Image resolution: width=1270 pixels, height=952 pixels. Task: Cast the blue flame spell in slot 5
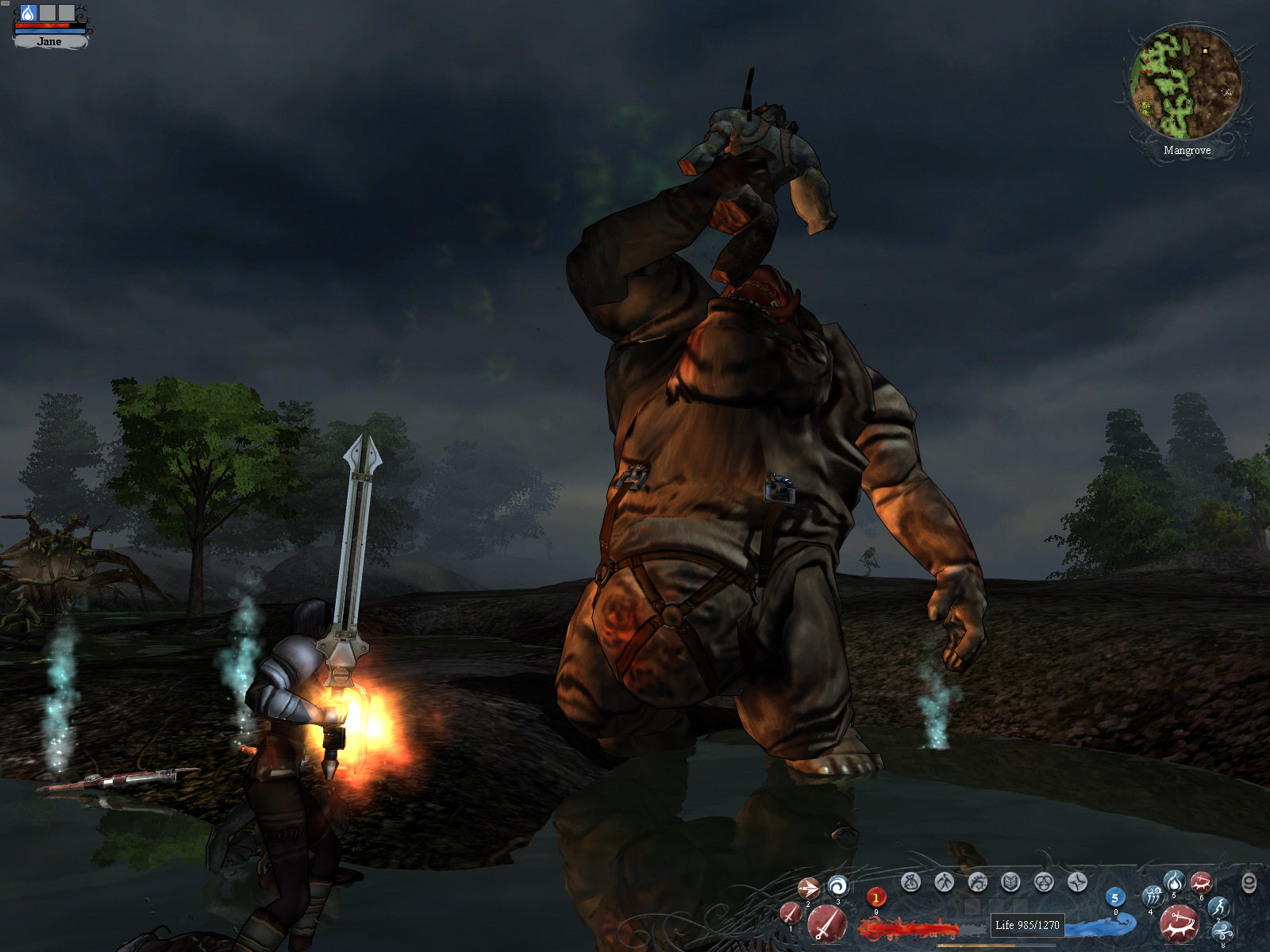1174,881
